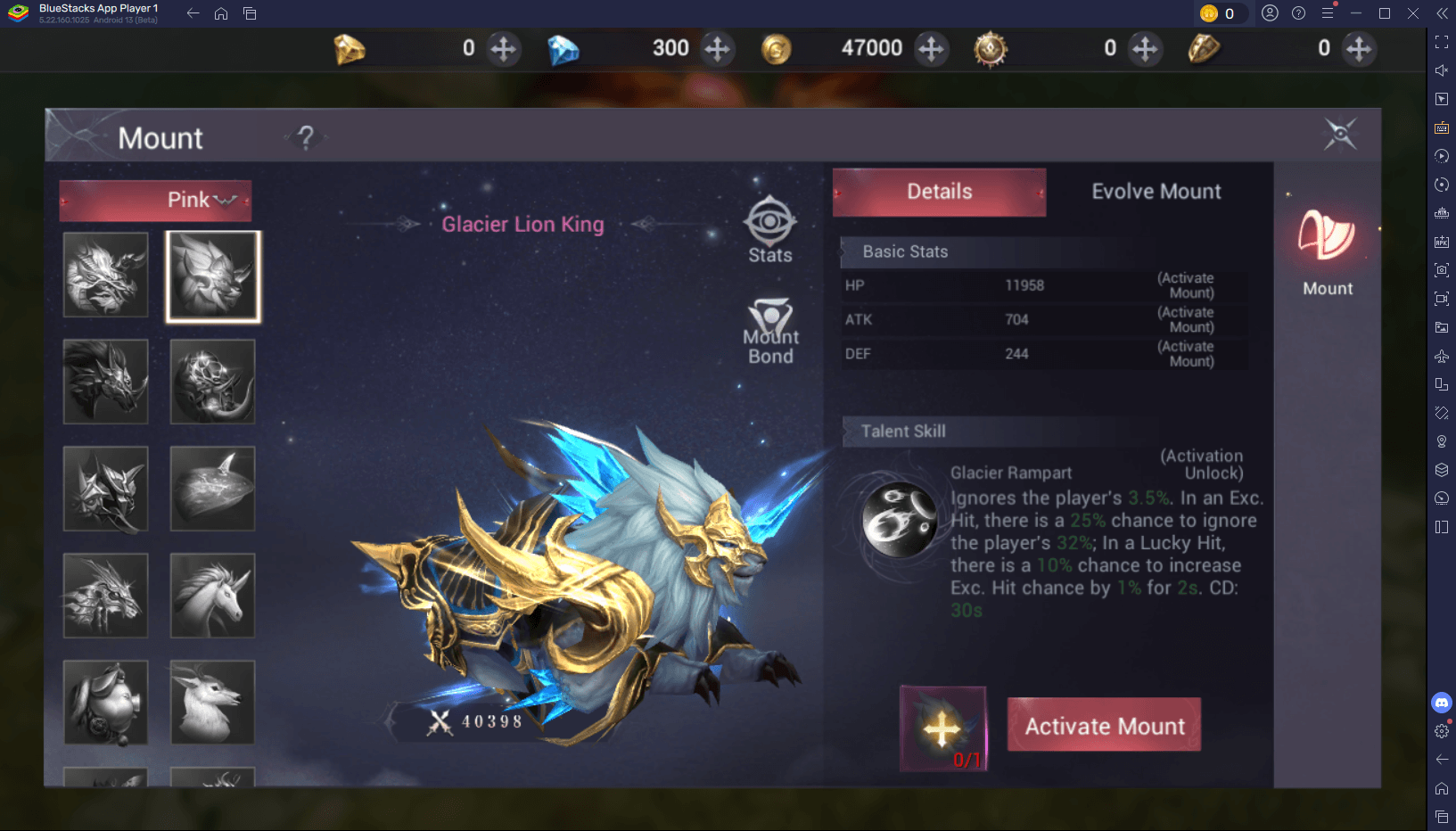This screenshot has width=1456, height=831.
Task: Add more gold coins
Action: point(931,48)
